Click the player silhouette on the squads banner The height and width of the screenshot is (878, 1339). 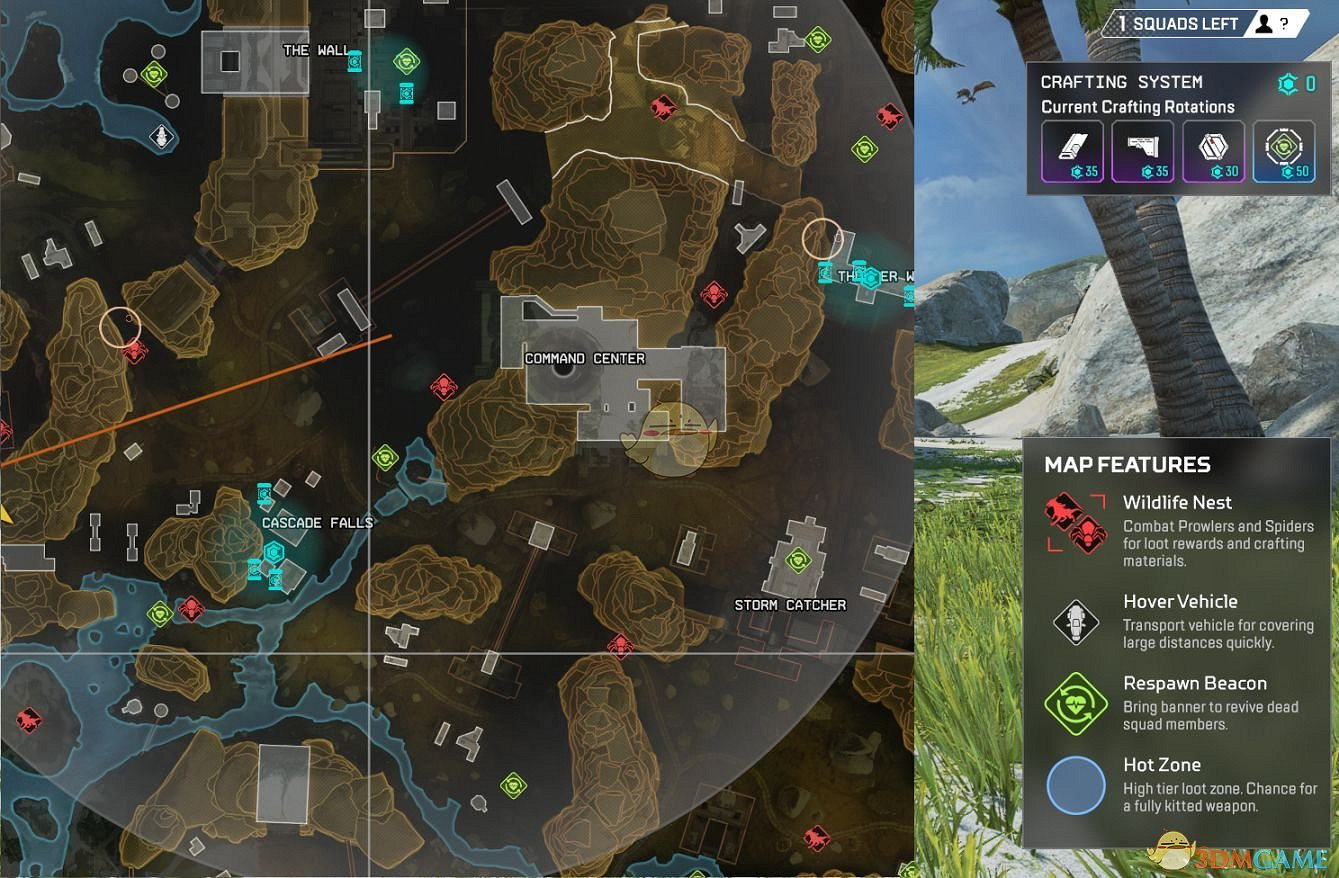1262,22
